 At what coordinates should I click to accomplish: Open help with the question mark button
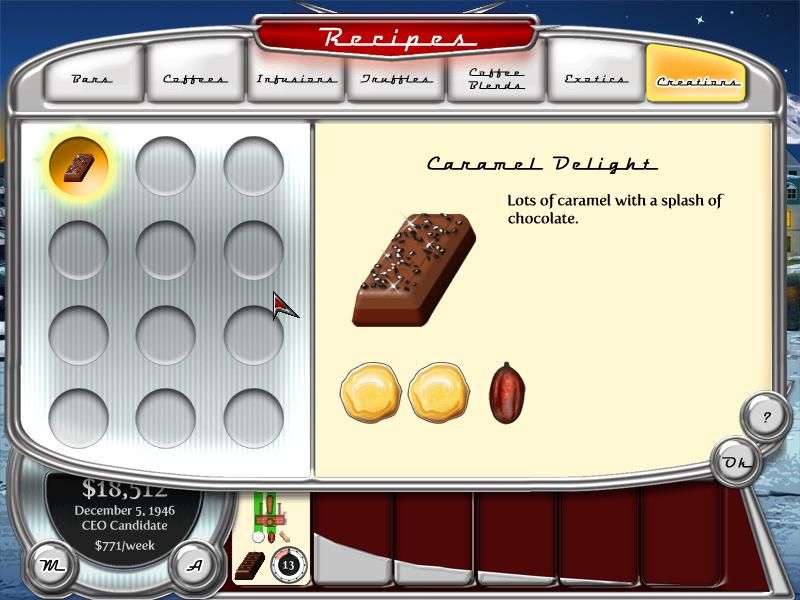[766, 417]
